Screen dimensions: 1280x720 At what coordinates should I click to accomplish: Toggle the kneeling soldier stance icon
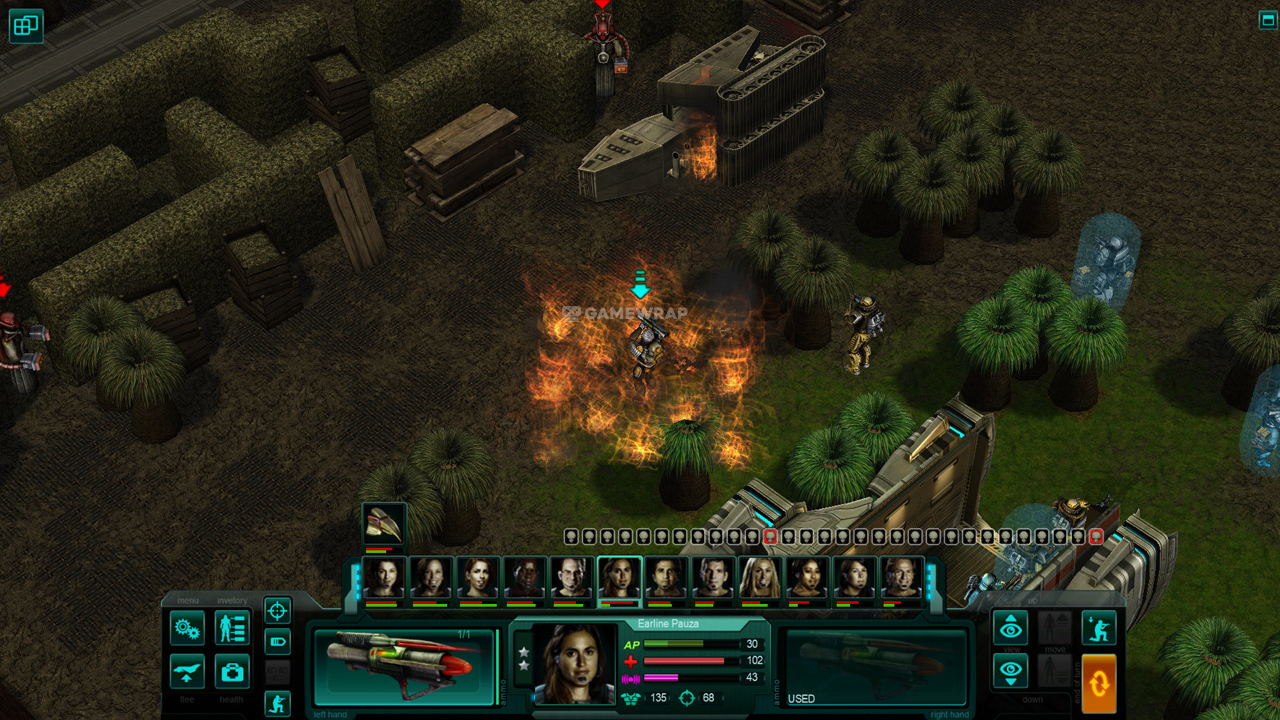pos(277,703)
